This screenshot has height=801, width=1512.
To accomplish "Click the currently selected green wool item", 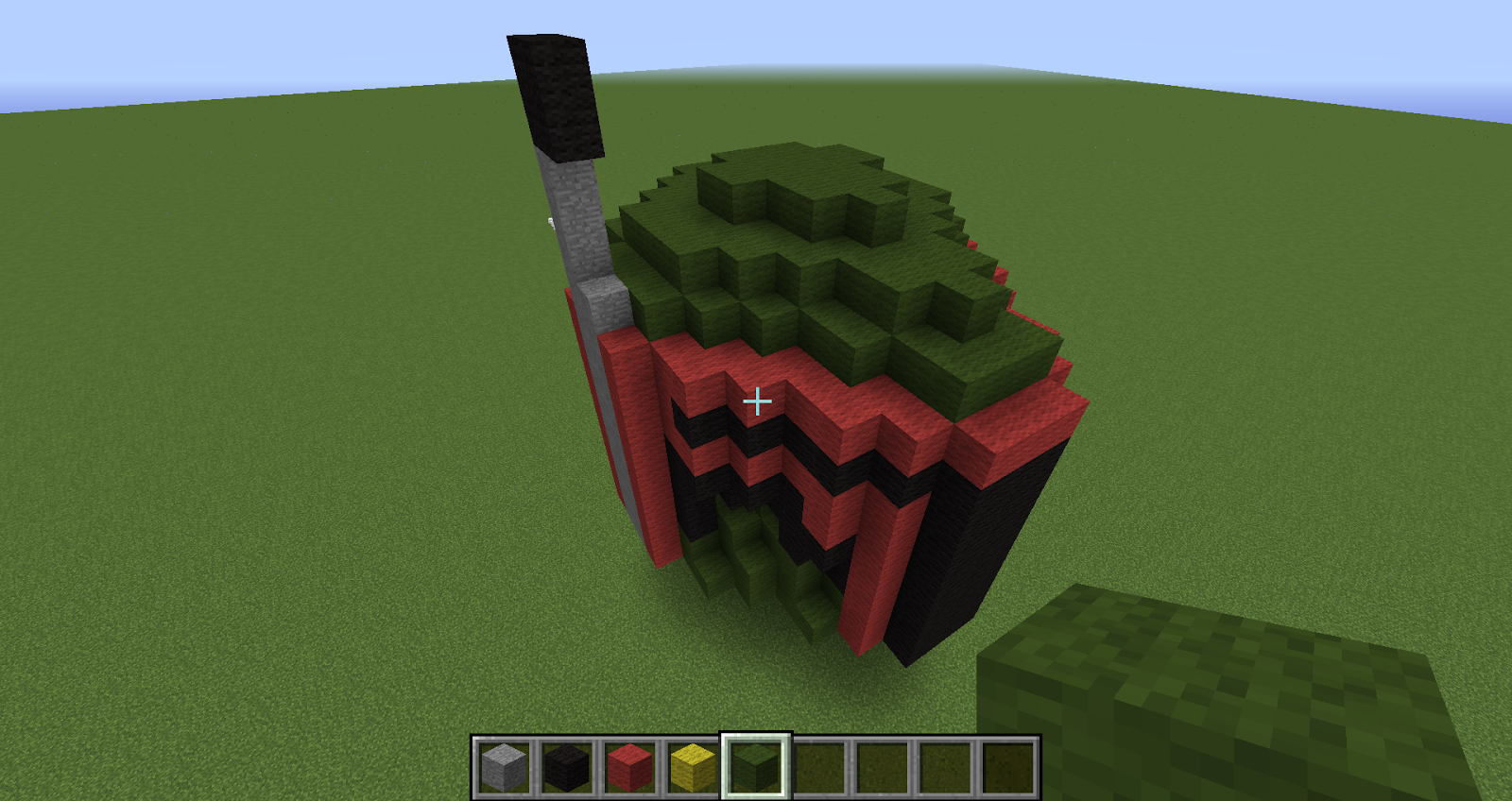I will (755, 765).
